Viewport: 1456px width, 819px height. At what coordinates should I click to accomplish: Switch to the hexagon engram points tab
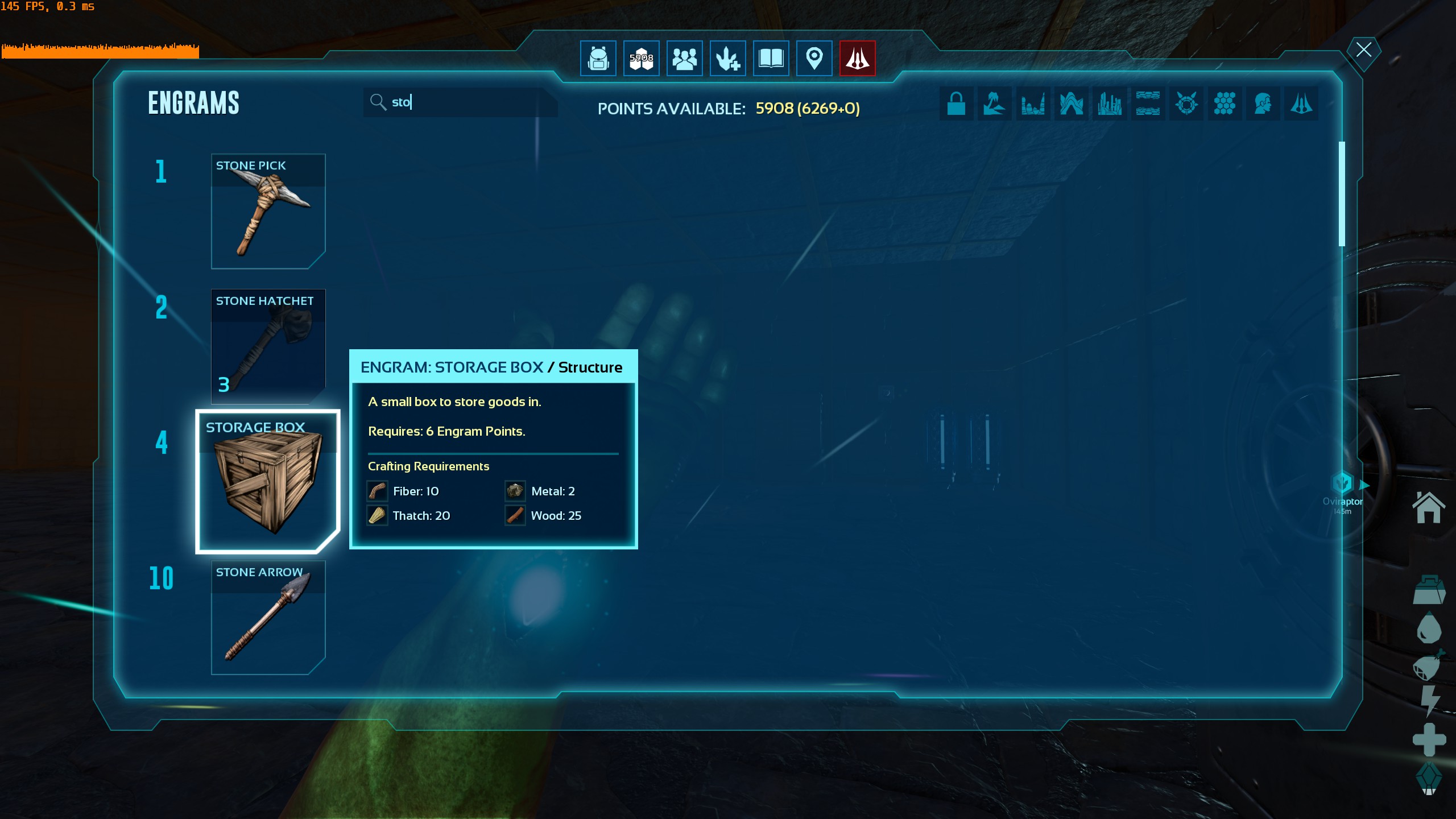tap(642, 59)
